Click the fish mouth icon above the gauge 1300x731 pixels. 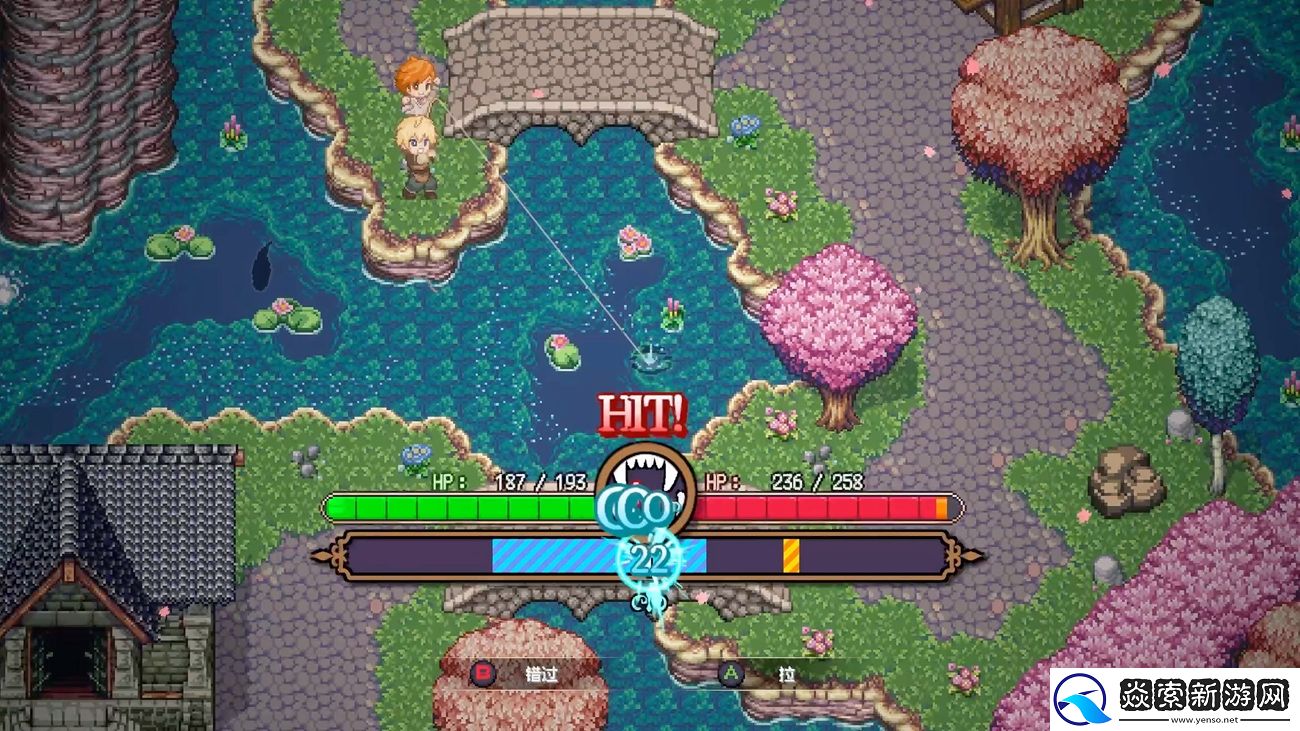pyautogui.click(x=646, y=470)
